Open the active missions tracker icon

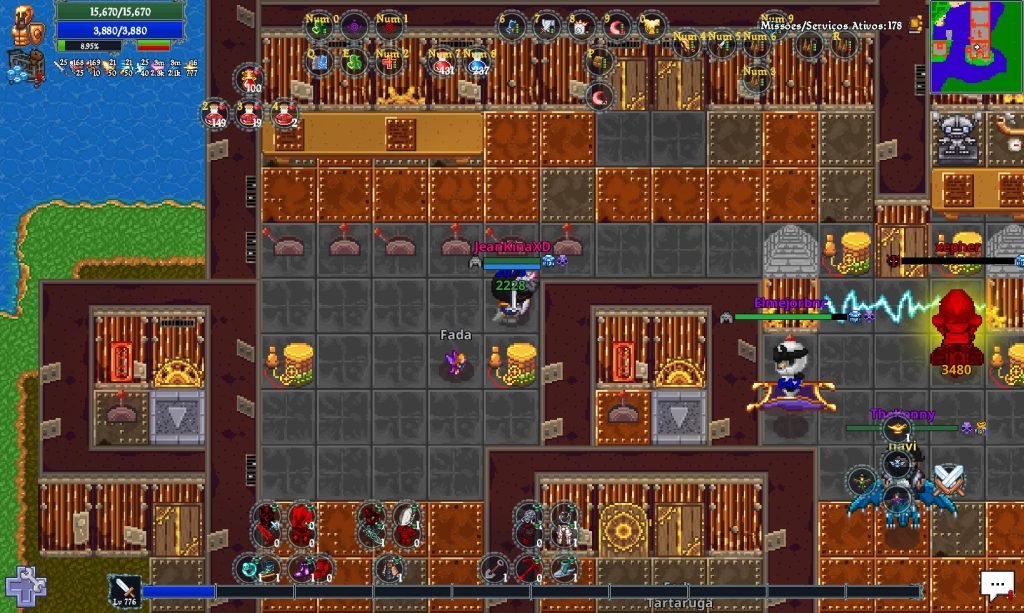point(915,24)
